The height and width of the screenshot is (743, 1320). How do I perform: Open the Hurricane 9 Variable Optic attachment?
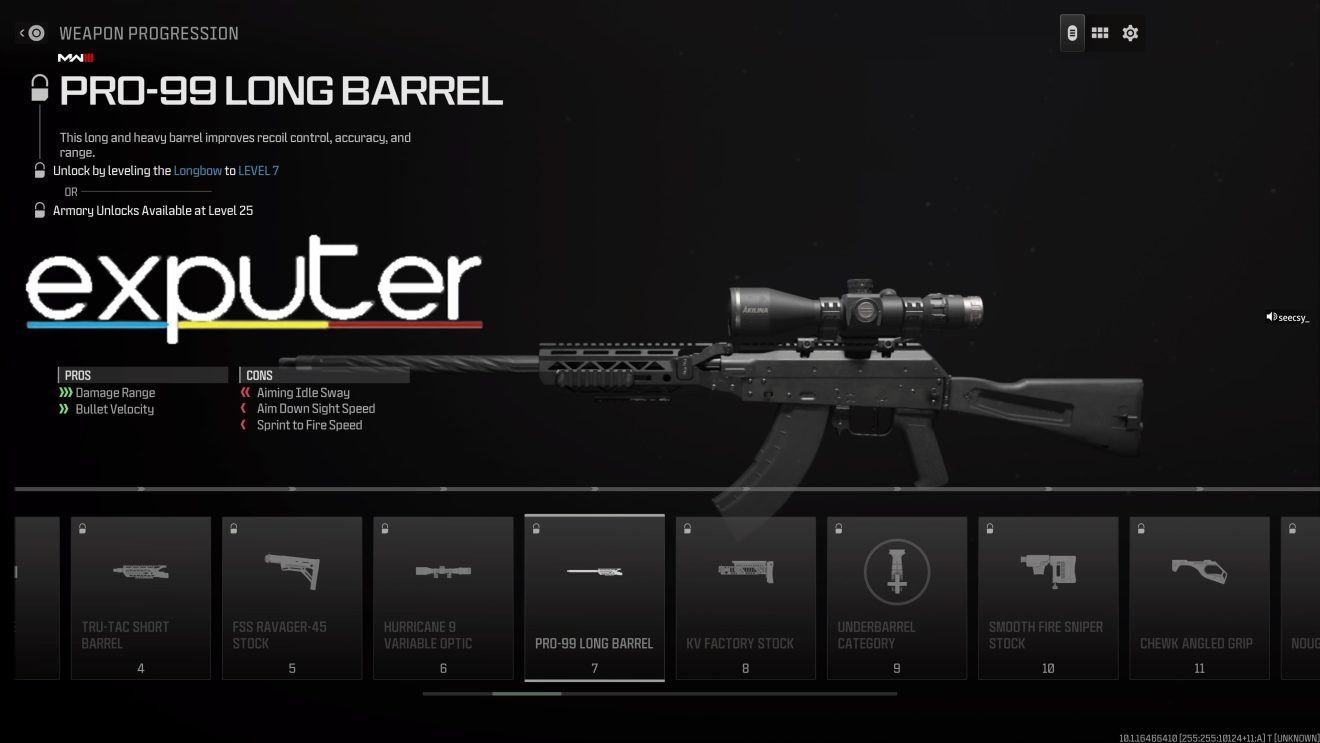(443, 572)
